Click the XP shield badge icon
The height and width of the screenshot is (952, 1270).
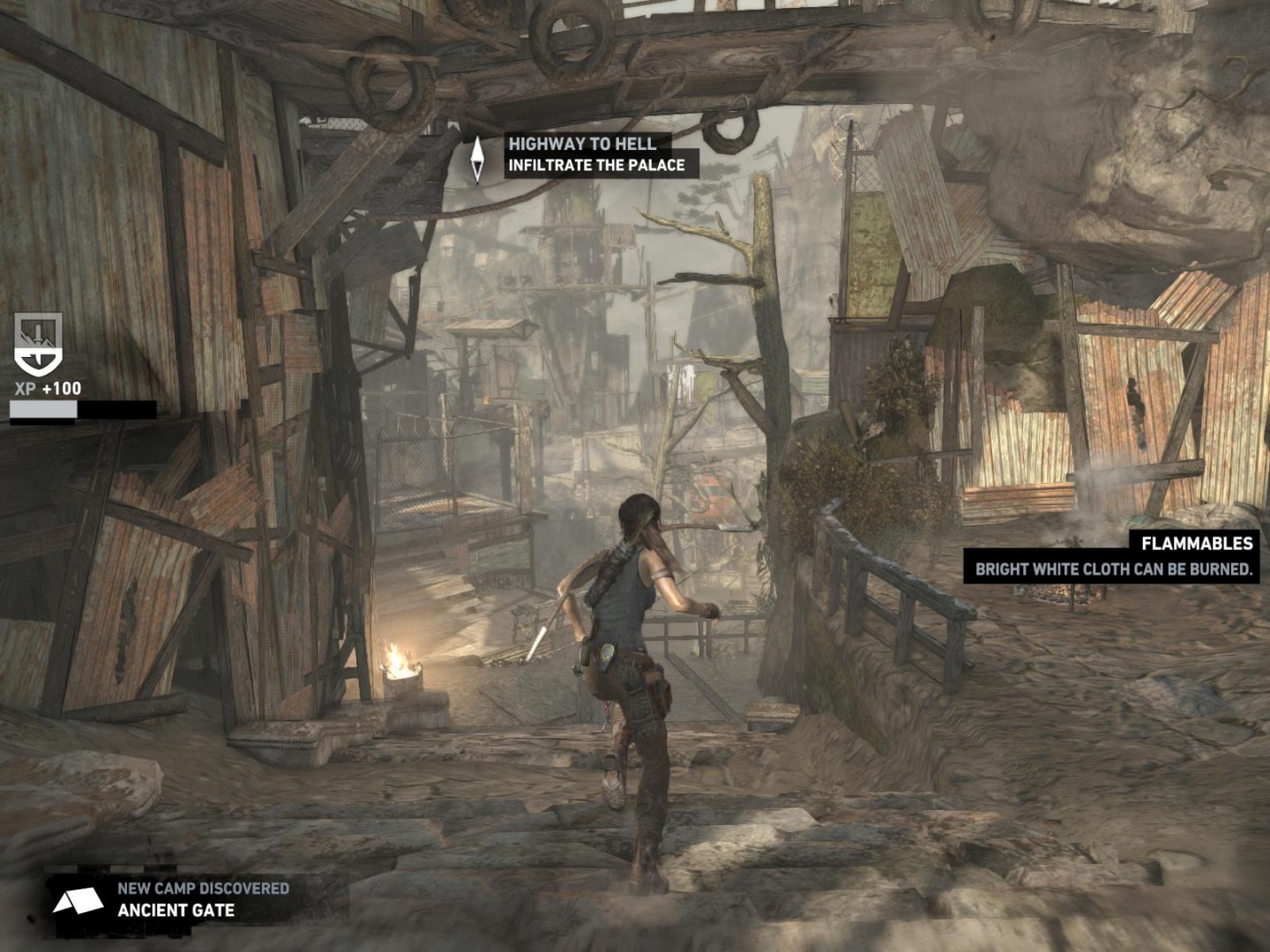point(39,345)
